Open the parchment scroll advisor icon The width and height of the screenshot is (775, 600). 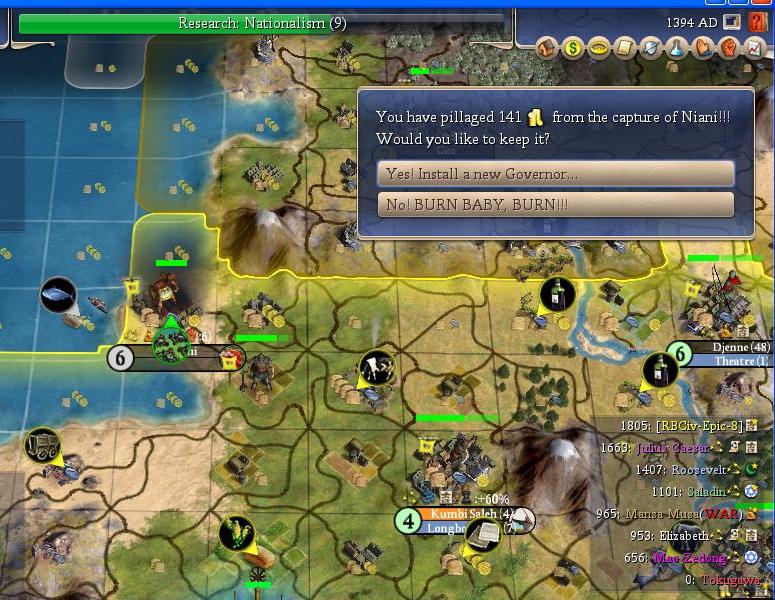[626, 47]
